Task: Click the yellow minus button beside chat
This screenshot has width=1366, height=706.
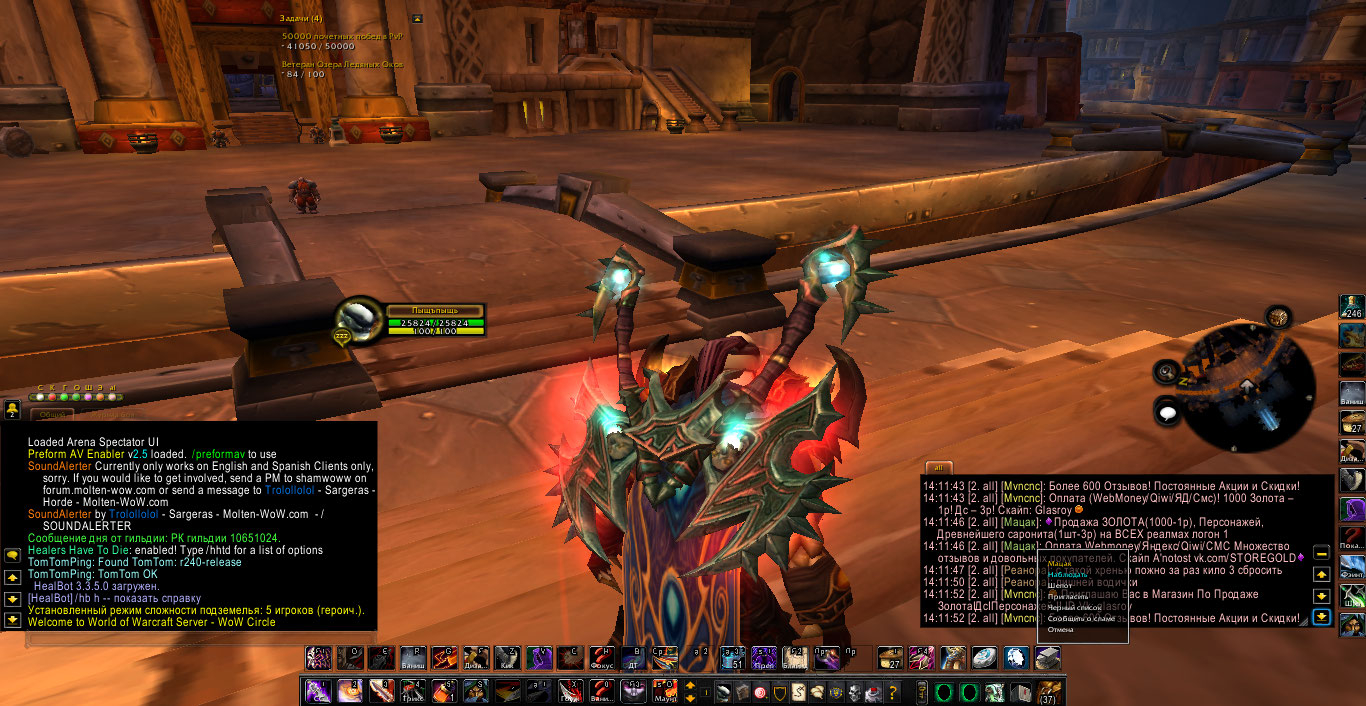Action: 1321,552
